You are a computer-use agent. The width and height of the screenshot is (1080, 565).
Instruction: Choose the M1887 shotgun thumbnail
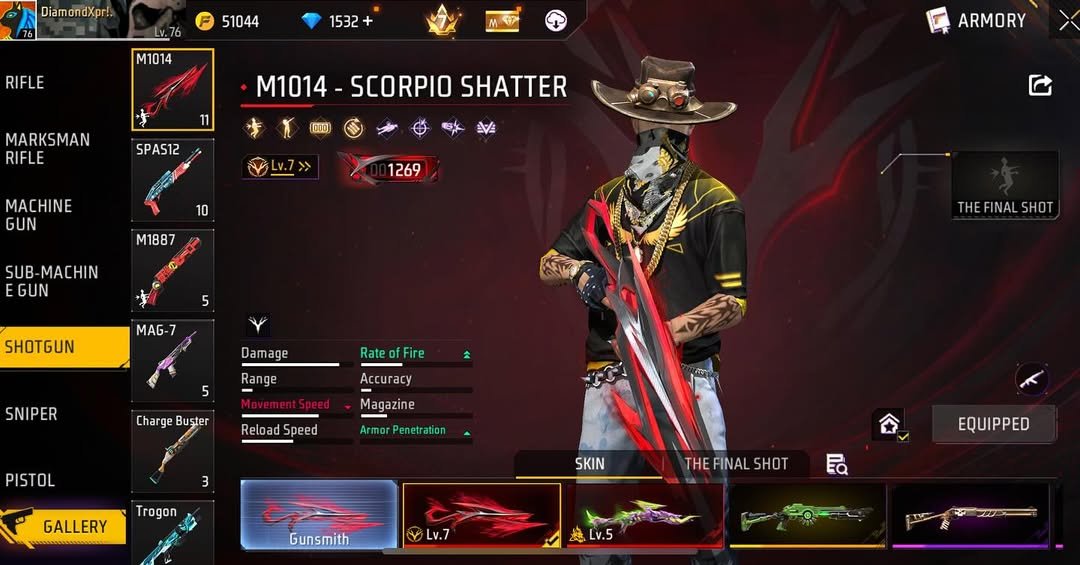(x=172, y=270)
